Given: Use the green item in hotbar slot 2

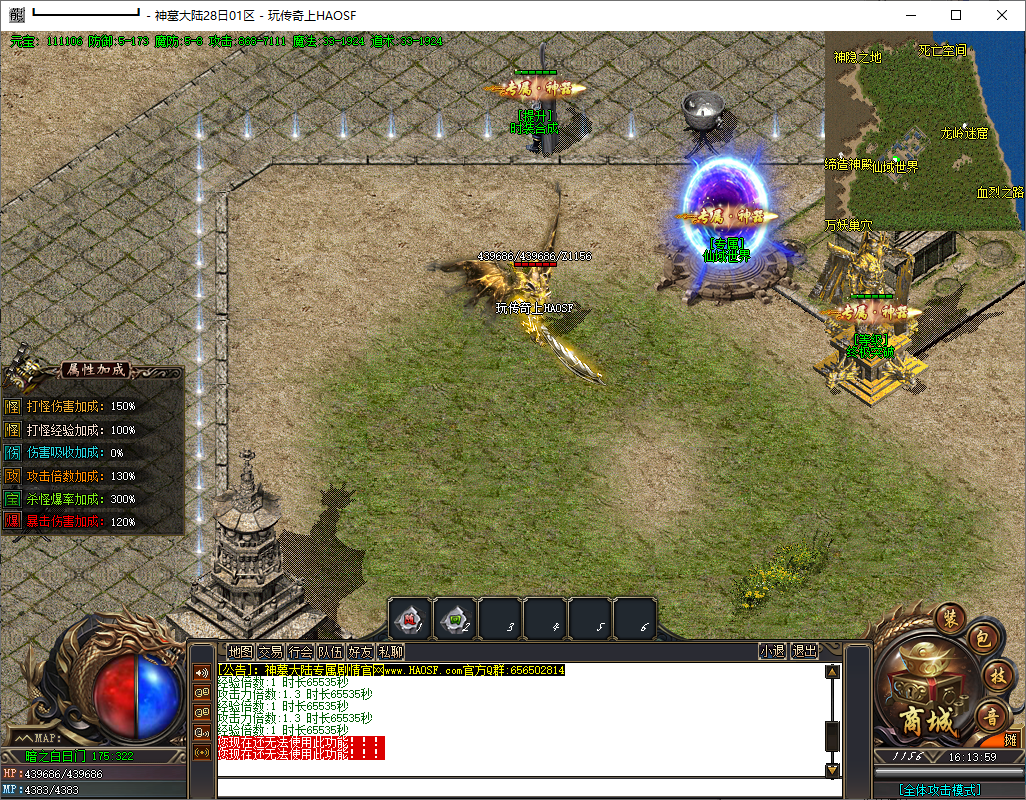Looking at the screenshot, I should point(455,620).
